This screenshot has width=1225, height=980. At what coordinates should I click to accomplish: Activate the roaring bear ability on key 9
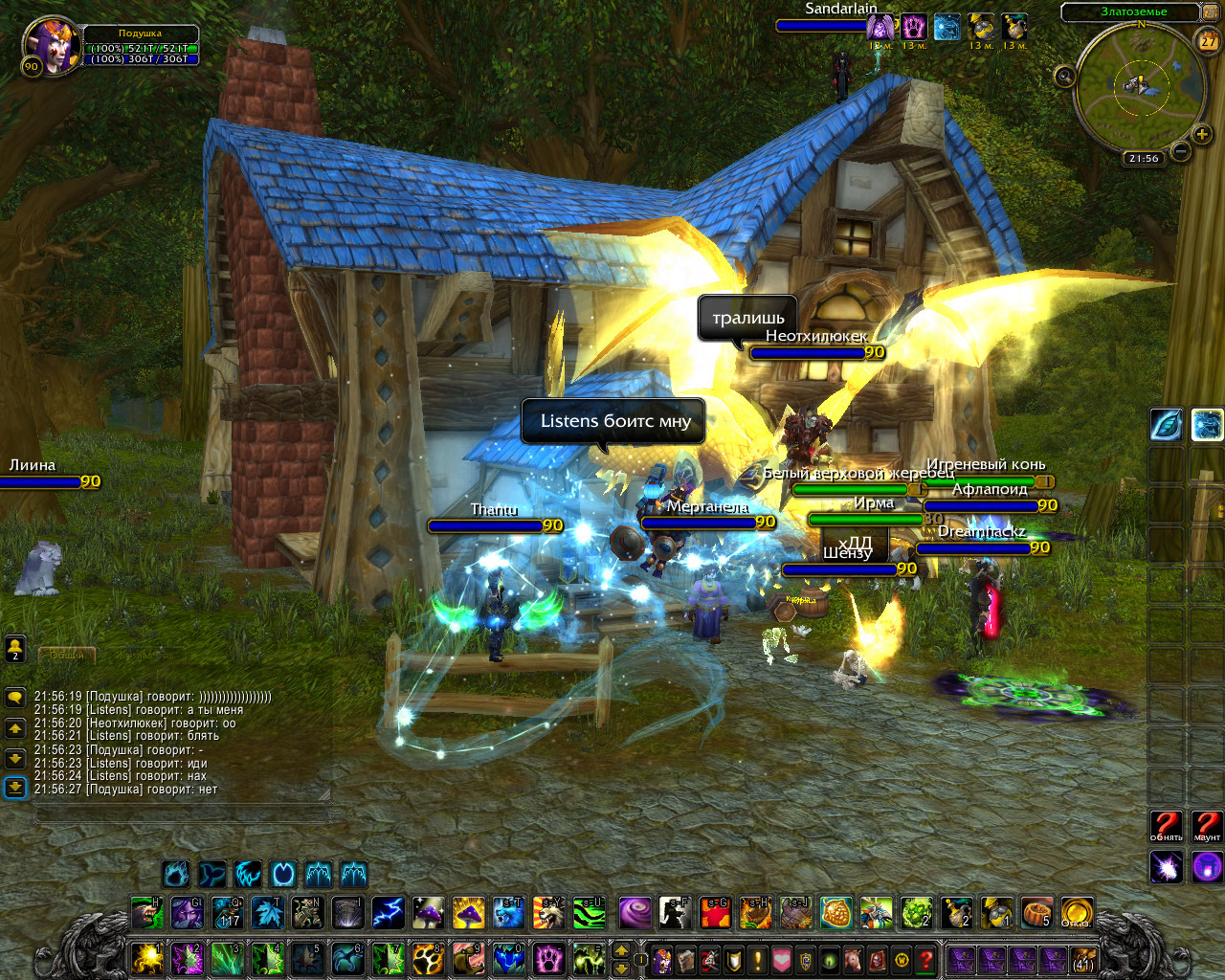468,958
